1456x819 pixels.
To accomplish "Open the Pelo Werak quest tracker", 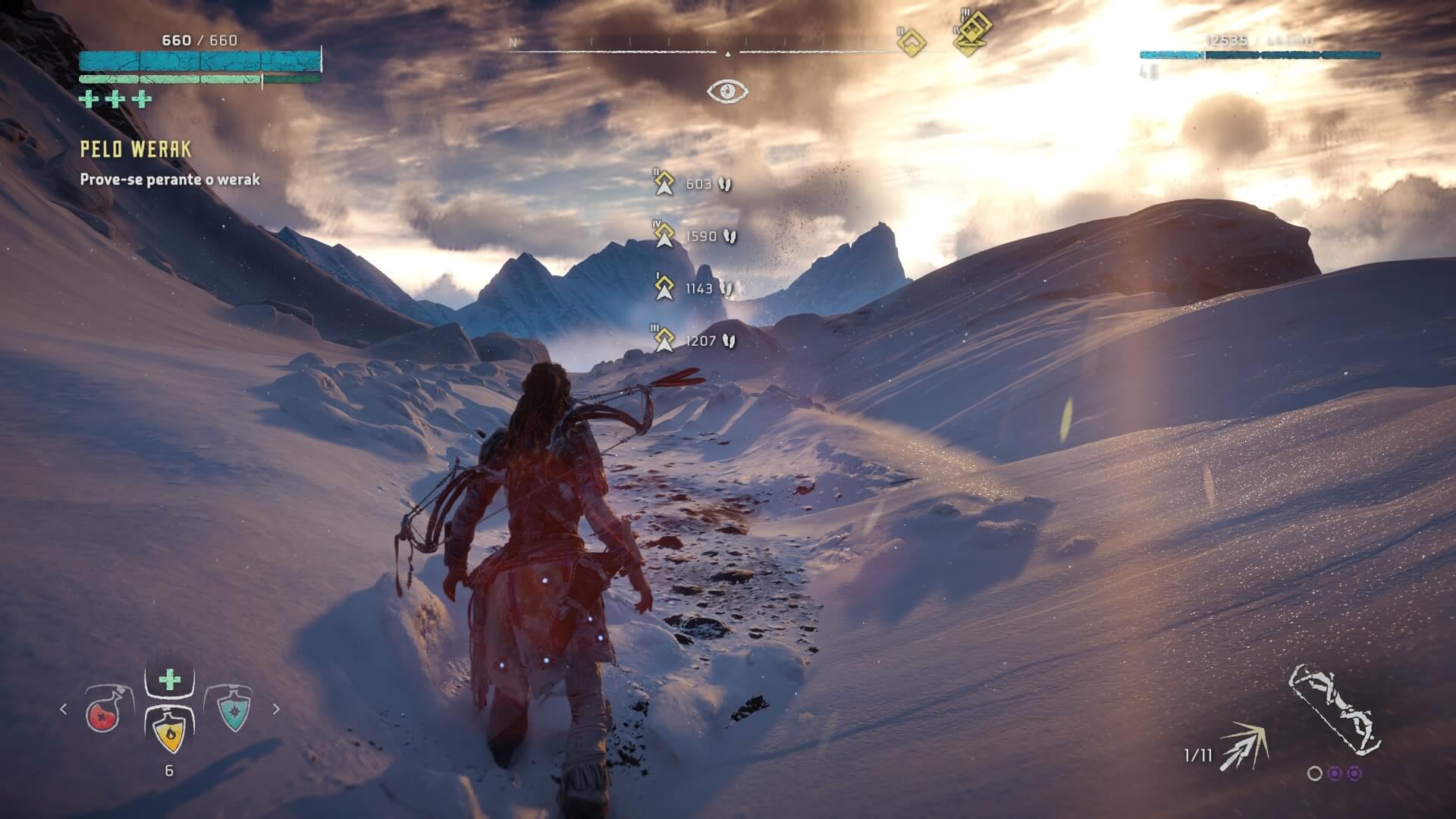I will 136,149.
